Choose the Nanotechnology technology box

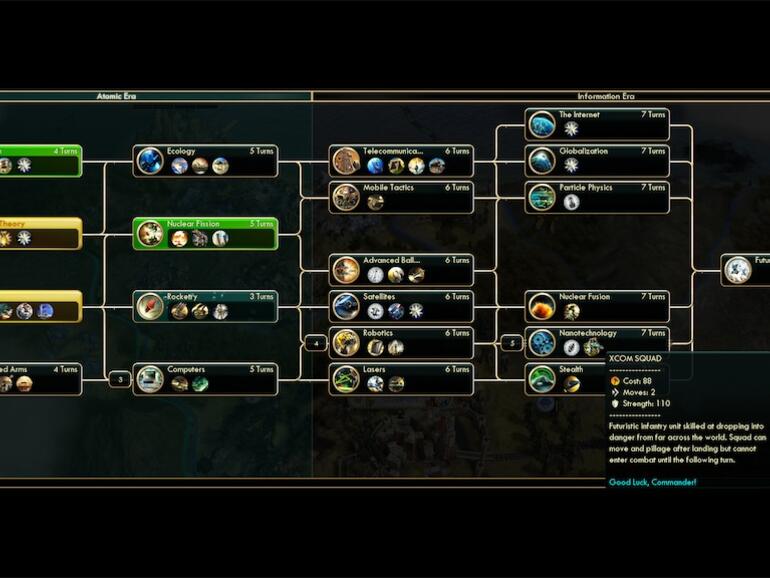[x=597, y=341]
